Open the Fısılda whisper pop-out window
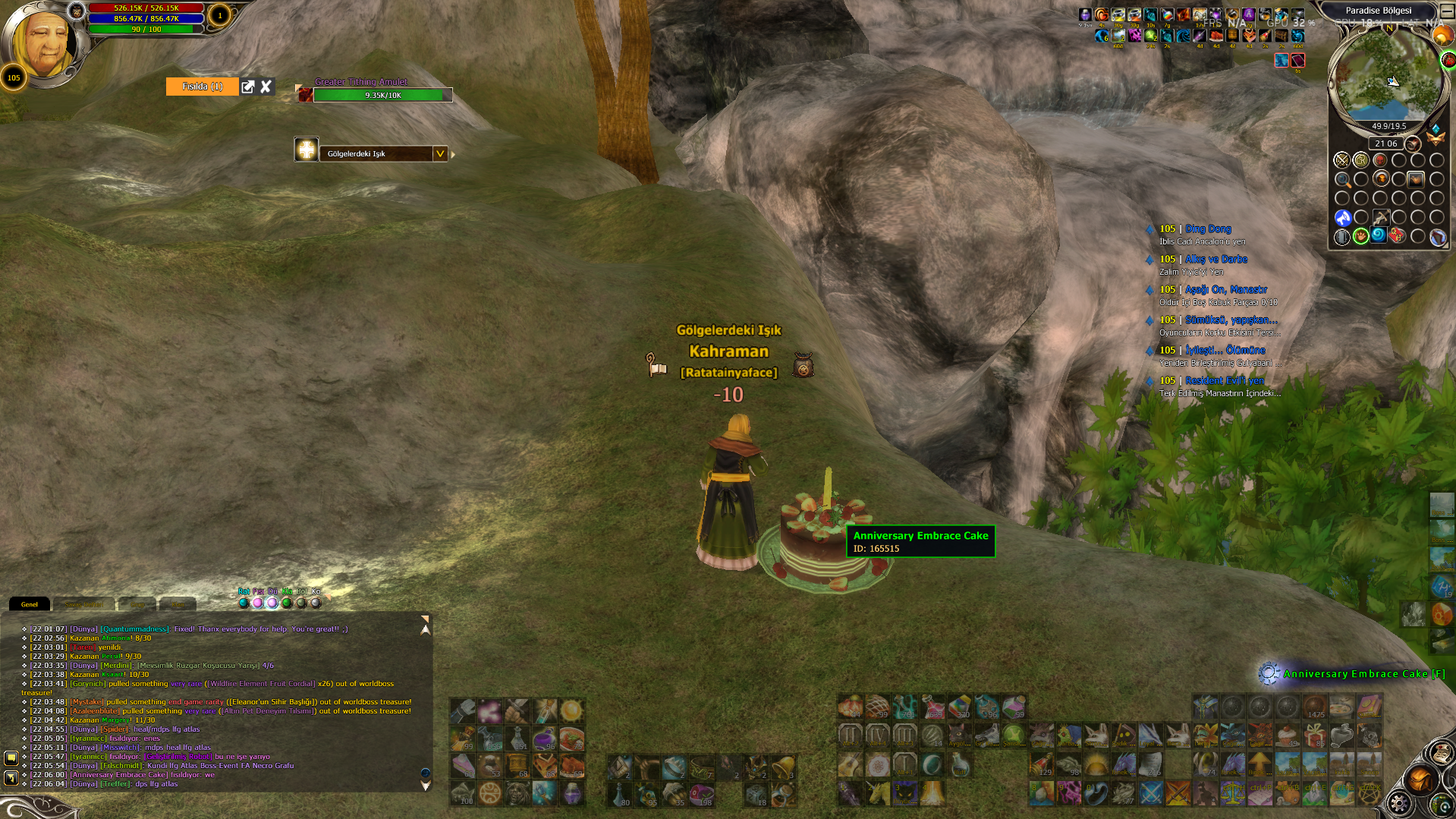The height and width of the screenshot is (819, 1456). (x=248, y=87)
